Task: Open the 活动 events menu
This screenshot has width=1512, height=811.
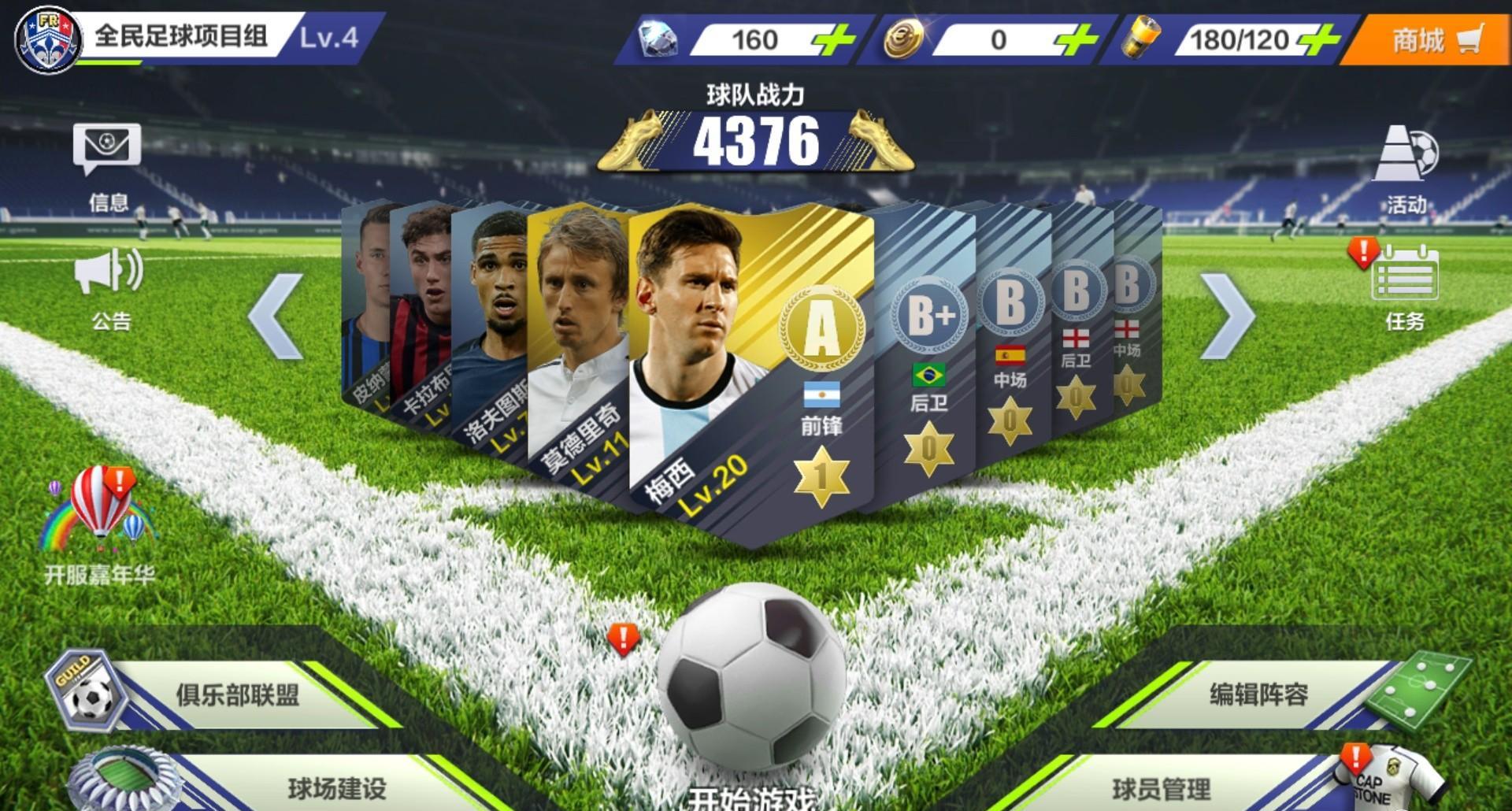Action: coord(1406,170)
